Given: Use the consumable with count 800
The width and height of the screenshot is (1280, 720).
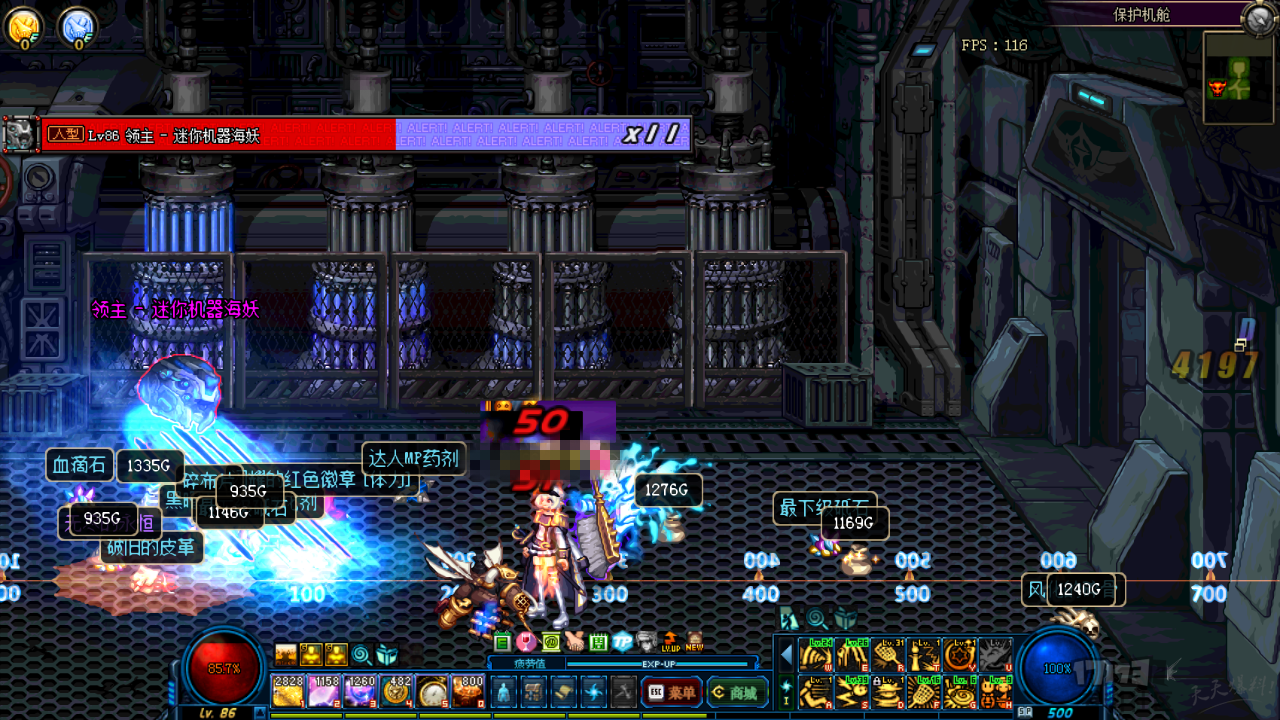Looking at the screenshot, I should [468, 691].
